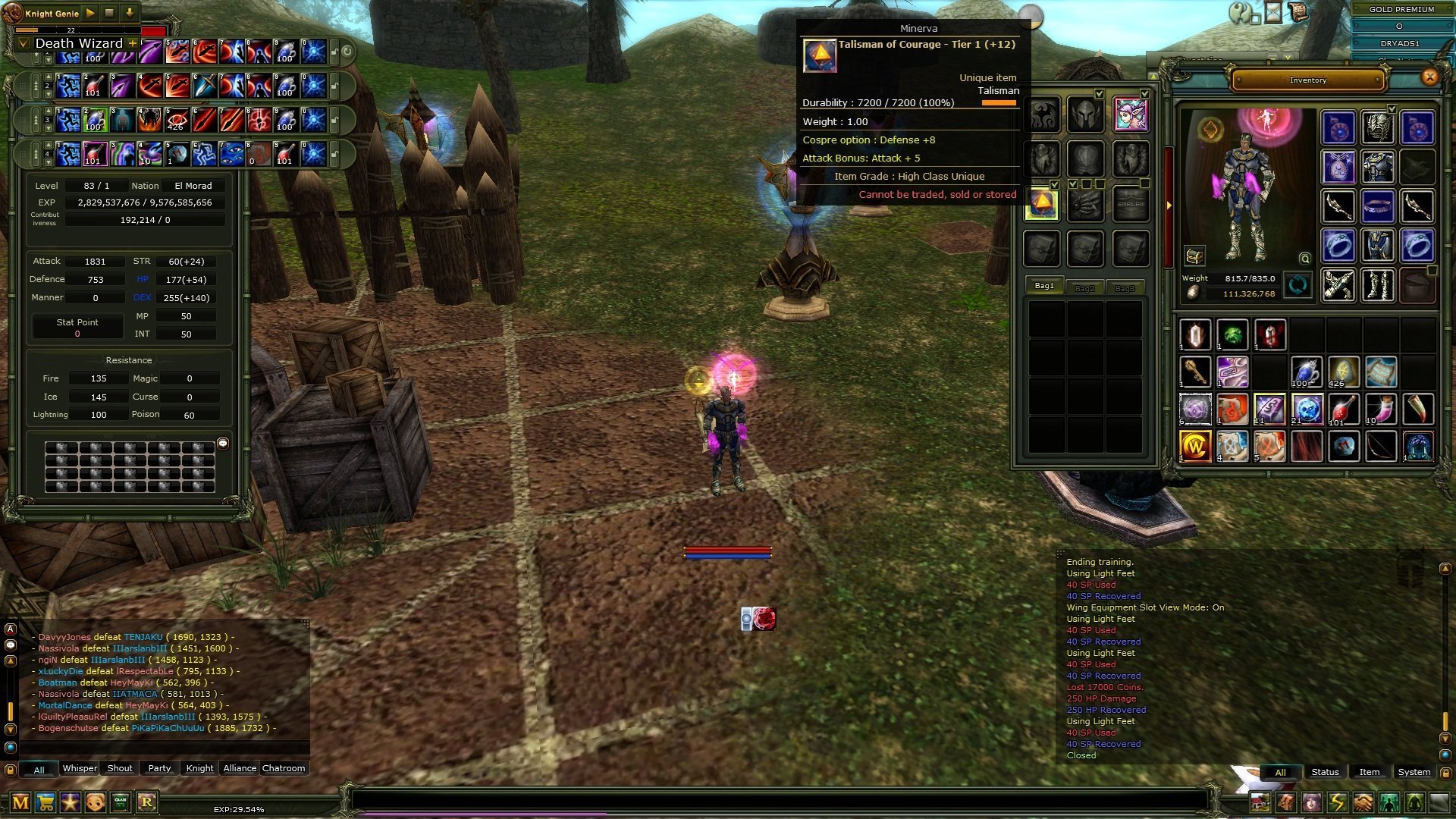Open the shopping cart store icon
Viewport: 1456px width, 819px height.
point(45,802)
